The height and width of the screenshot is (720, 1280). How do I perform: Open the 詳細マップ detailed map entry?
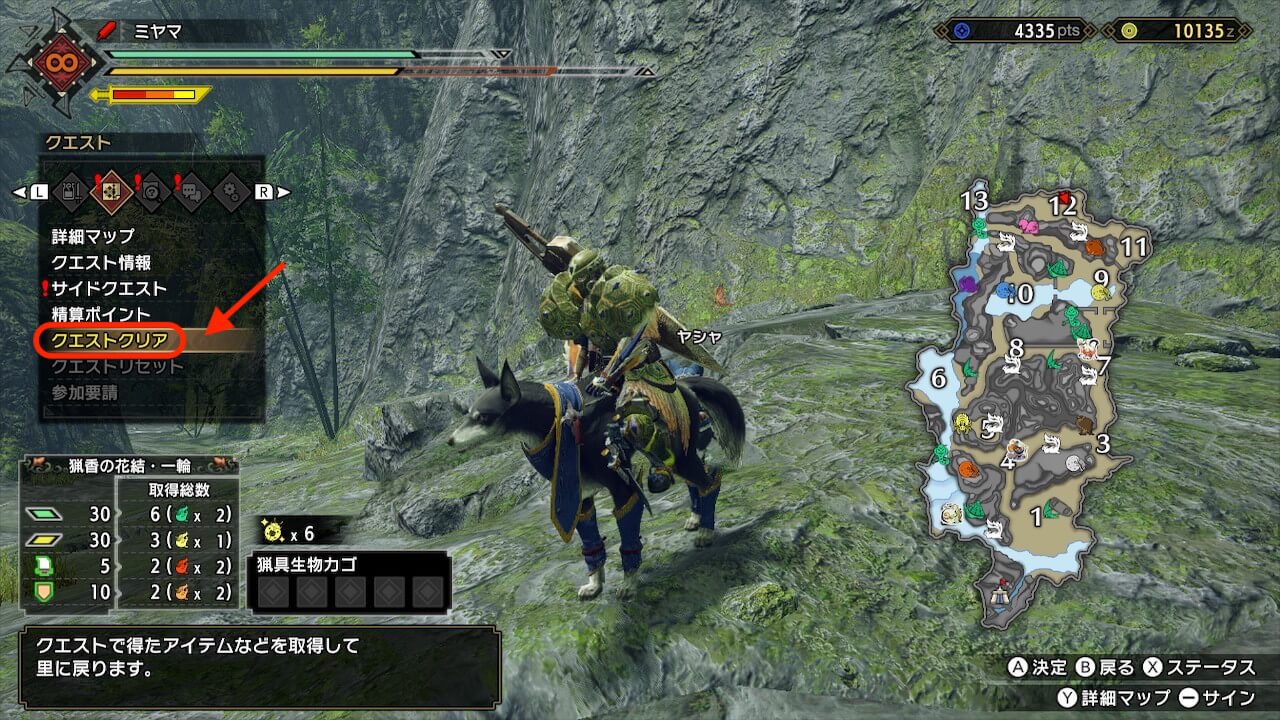coord(93,237)
